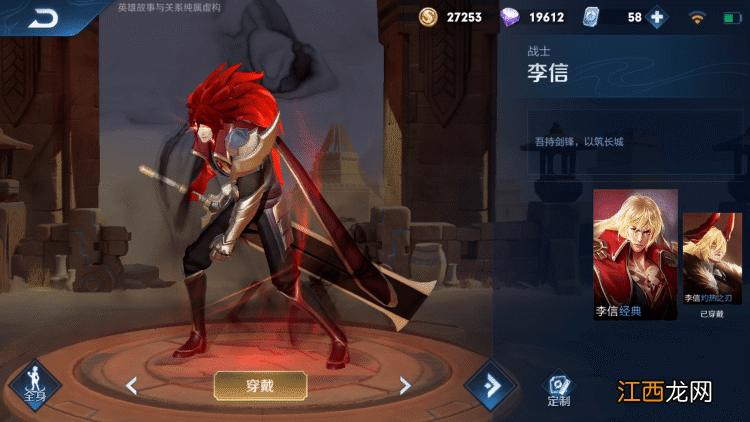Show the previous skin with left arrow

[x=131, y=385]
